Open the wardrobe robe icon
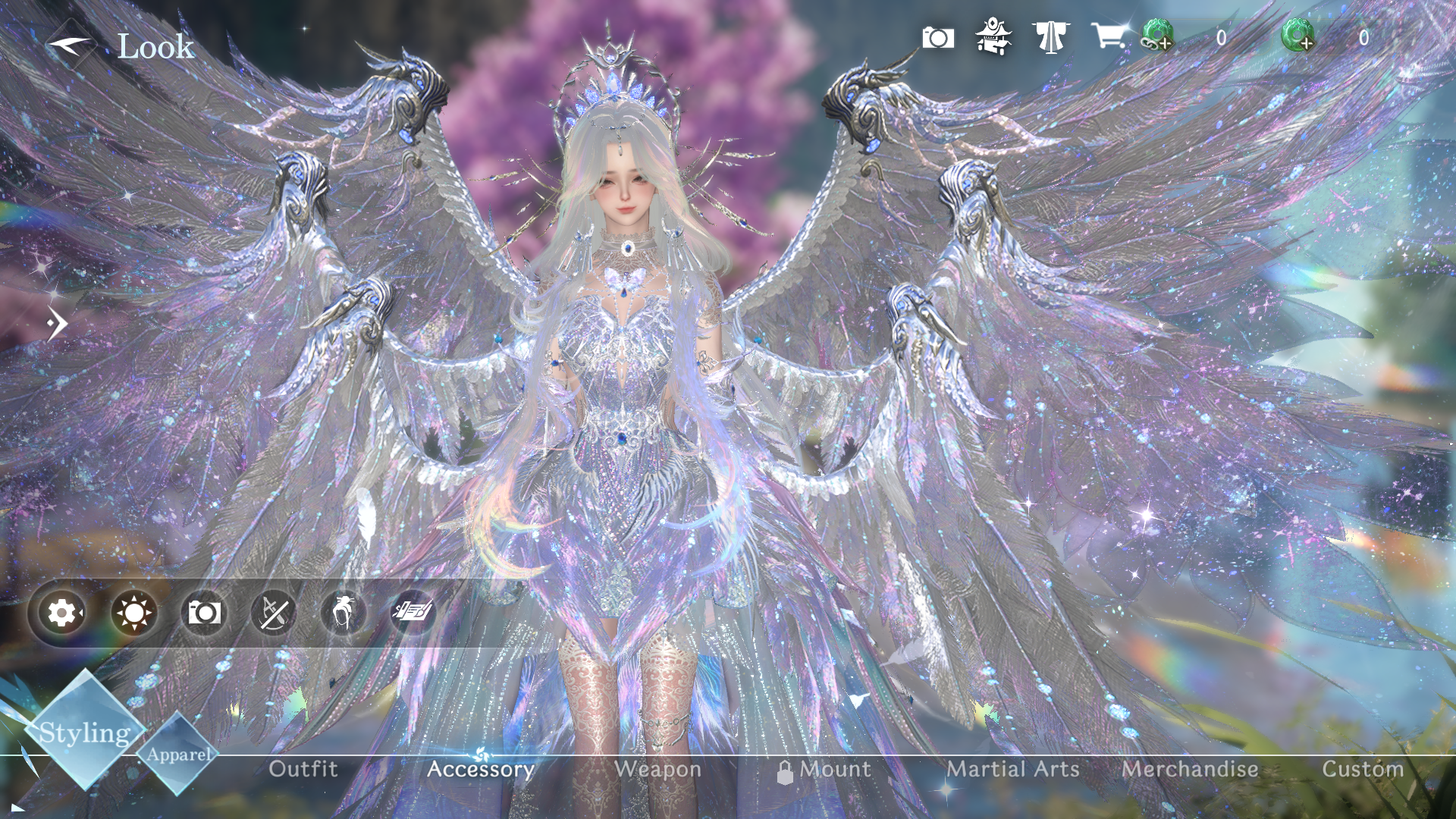Image resolution: width=1456 pixels, height=819 pixels. coord(1050,37)
